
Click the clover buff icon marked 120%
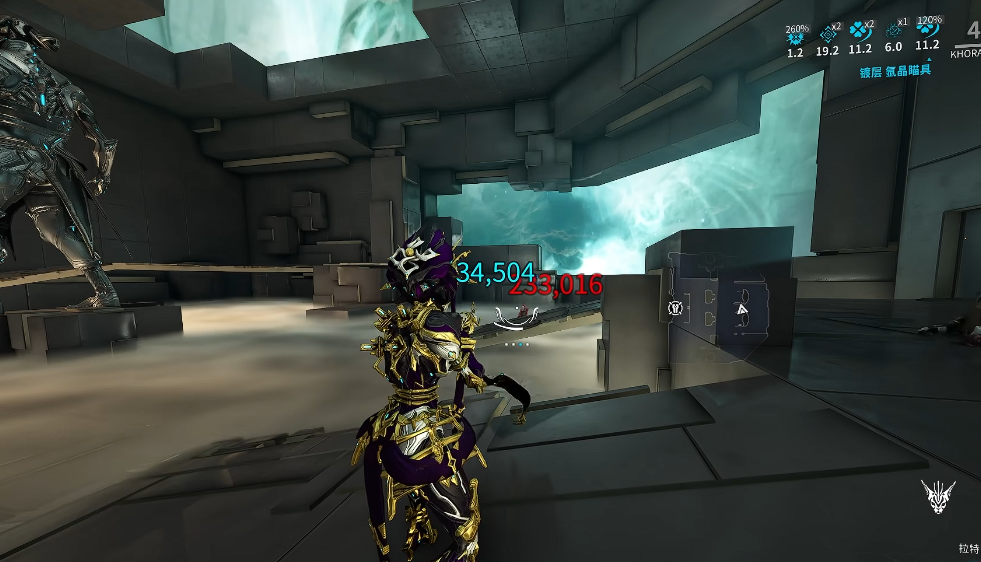(x=926, y=32)
